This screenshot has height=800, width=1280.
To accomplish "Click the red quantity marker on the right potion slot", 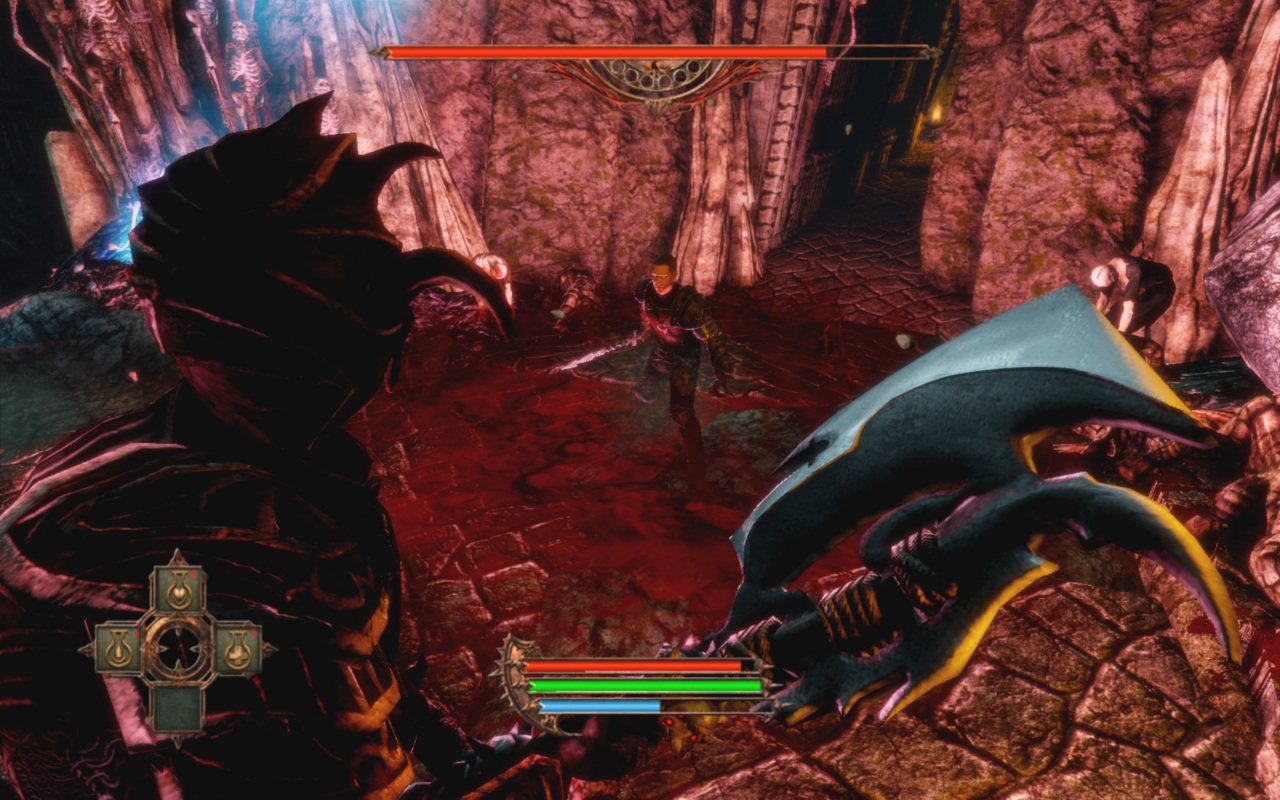I will coord(254,633).
